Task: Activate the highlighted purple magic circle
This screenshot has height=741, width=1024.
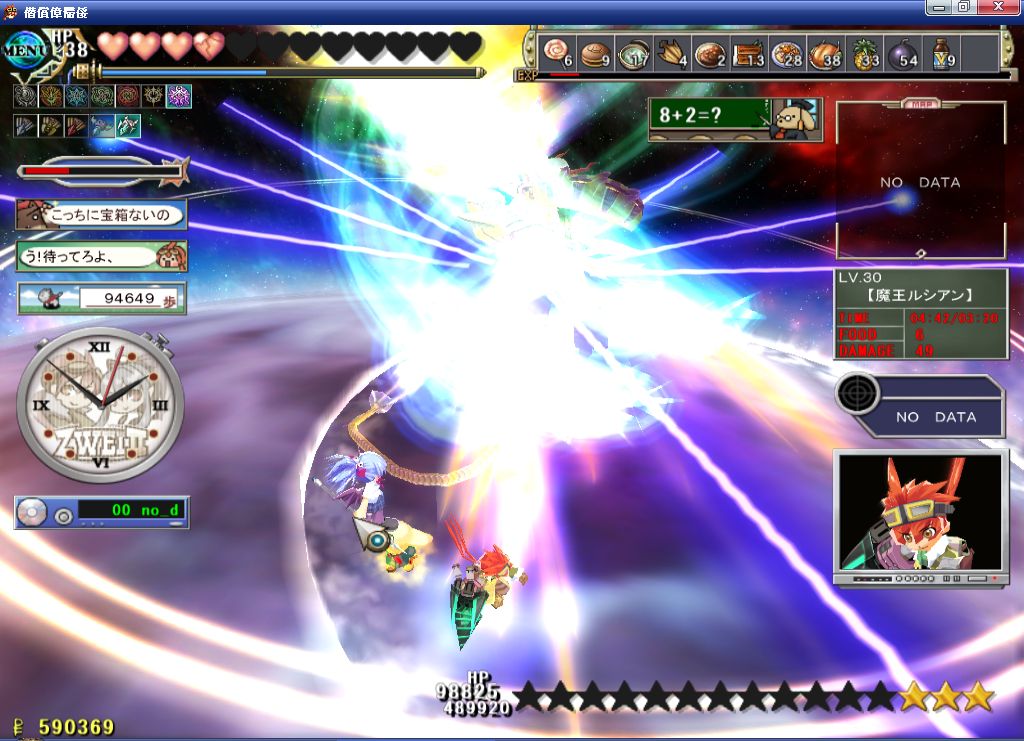Action: coord(179,97)
